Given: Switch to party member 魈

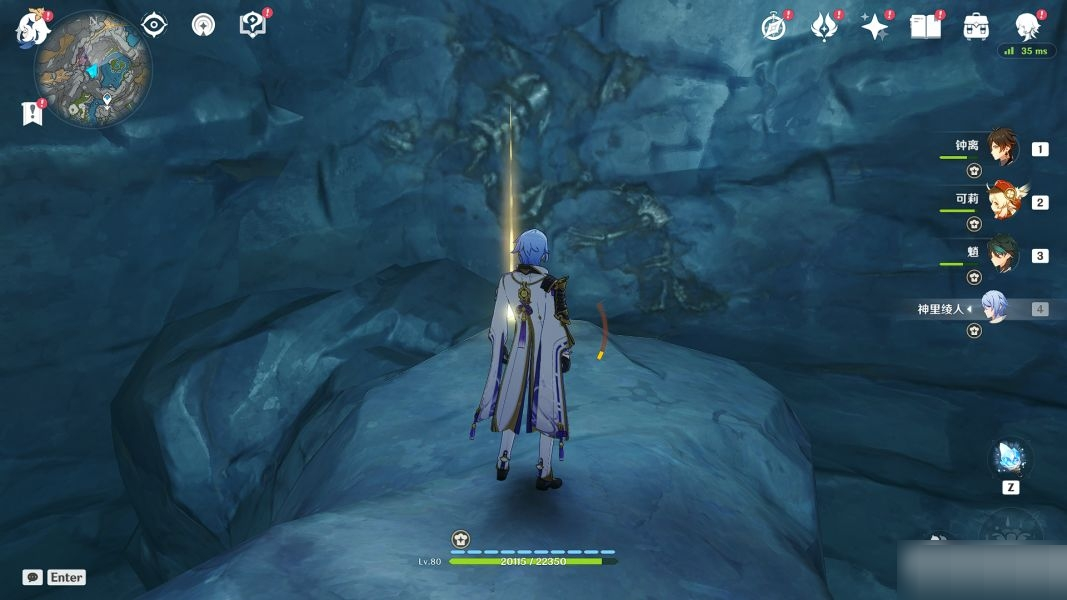Looking at the screenshot, I should point(1002,254).
